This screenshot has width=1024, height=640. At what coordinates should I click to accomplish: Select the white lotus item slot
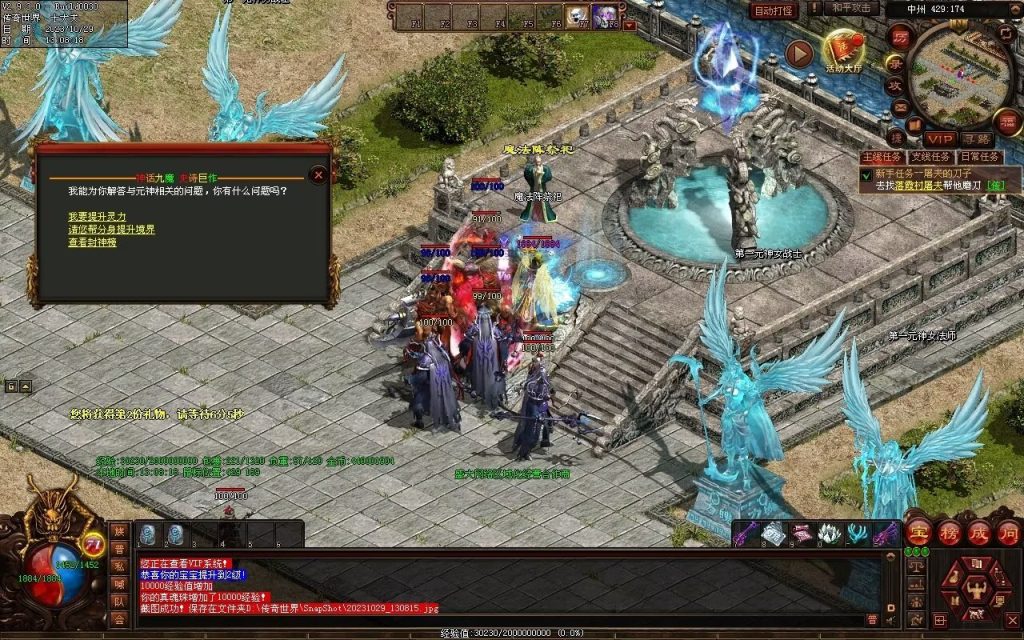828,534
